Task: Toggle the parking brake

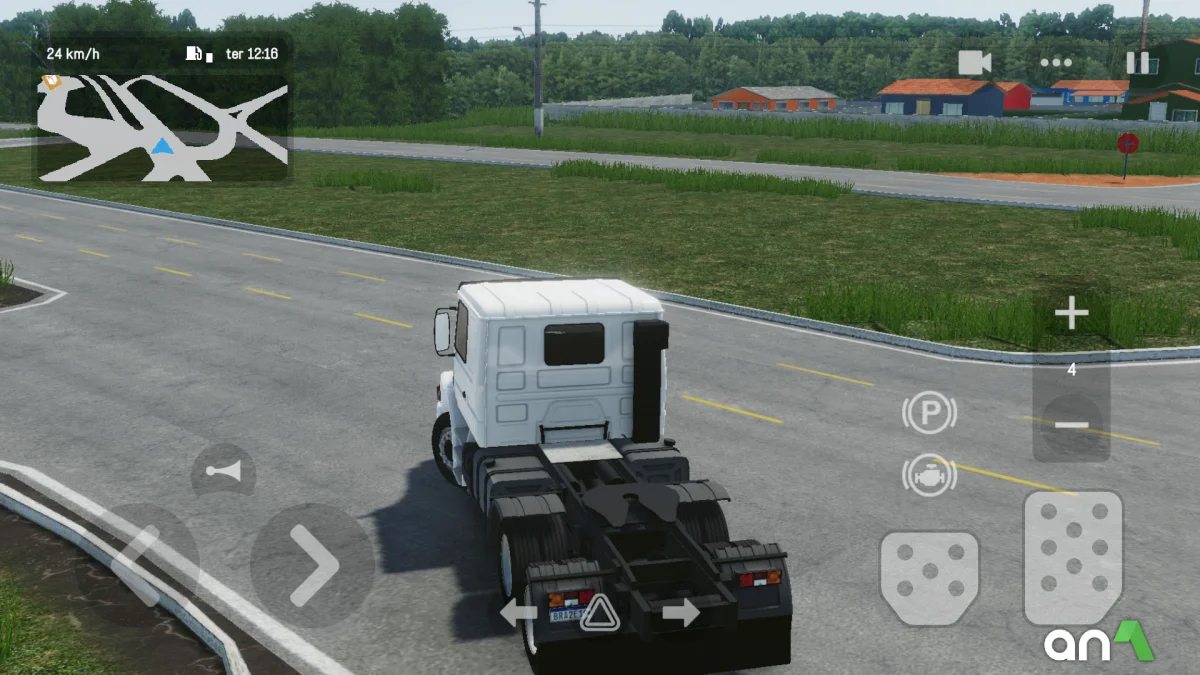Action: pyautogui.click(x=929, y=413)
